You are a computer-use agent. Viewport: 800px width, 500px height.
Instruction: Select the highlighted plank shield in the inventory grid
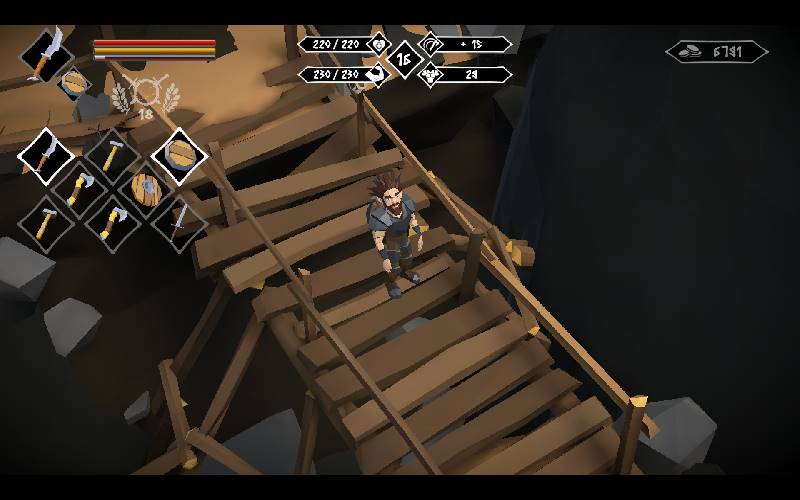tap(179, 155)
